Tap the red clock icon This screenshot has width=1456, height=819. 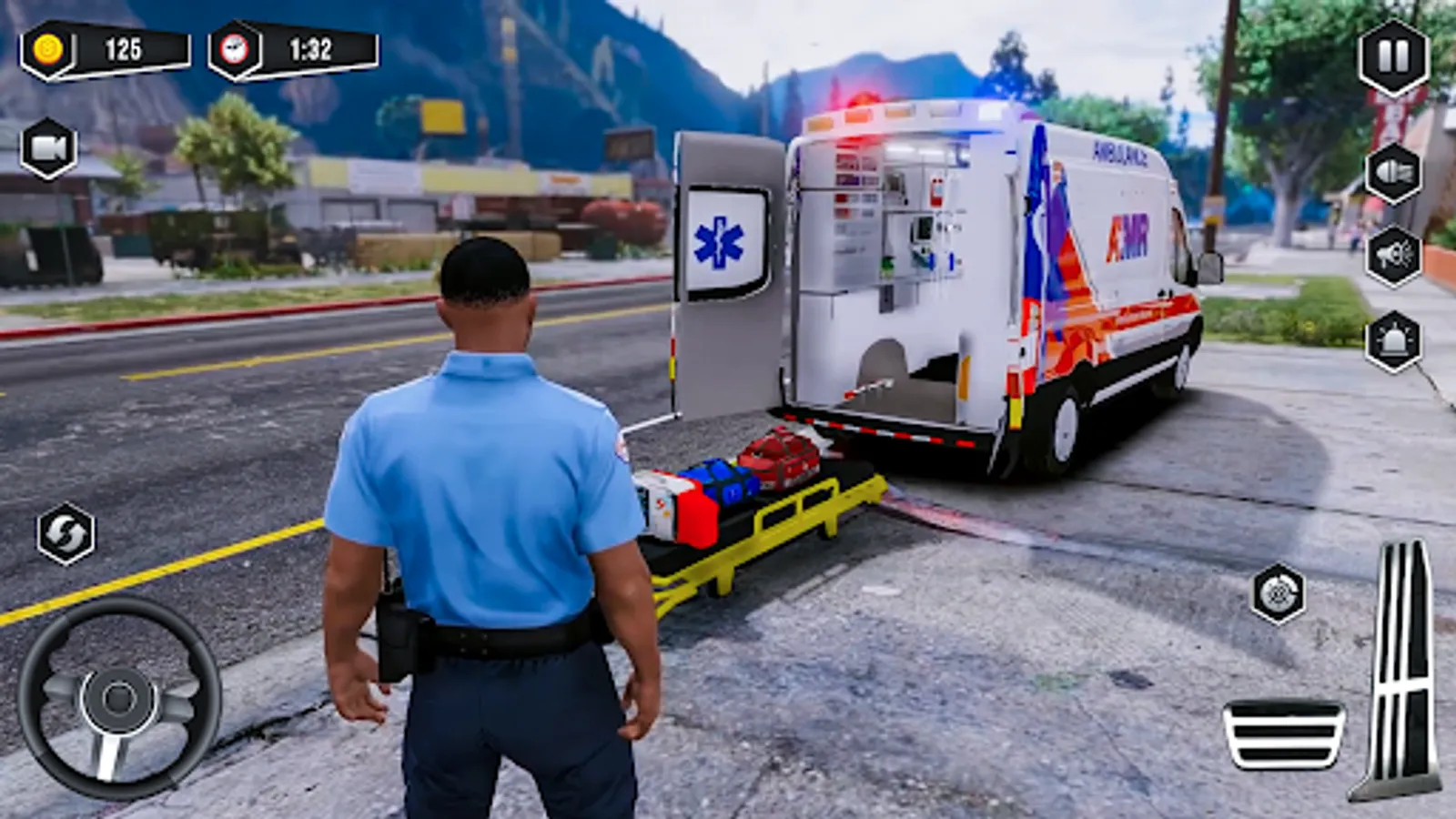[x=237, y=51]
